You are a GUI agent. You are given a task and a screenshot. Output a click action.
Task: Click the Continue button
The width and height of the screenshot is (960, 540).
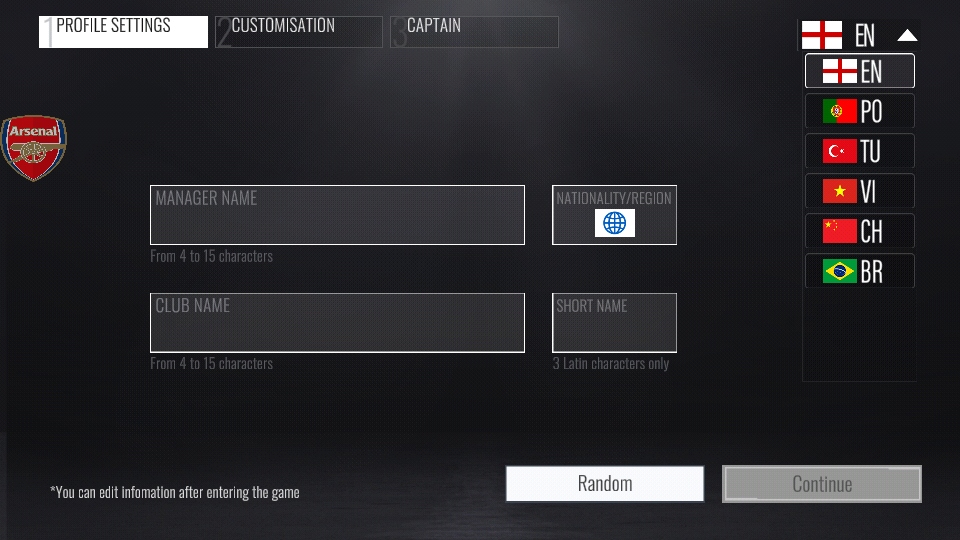[x=821, y=484]
